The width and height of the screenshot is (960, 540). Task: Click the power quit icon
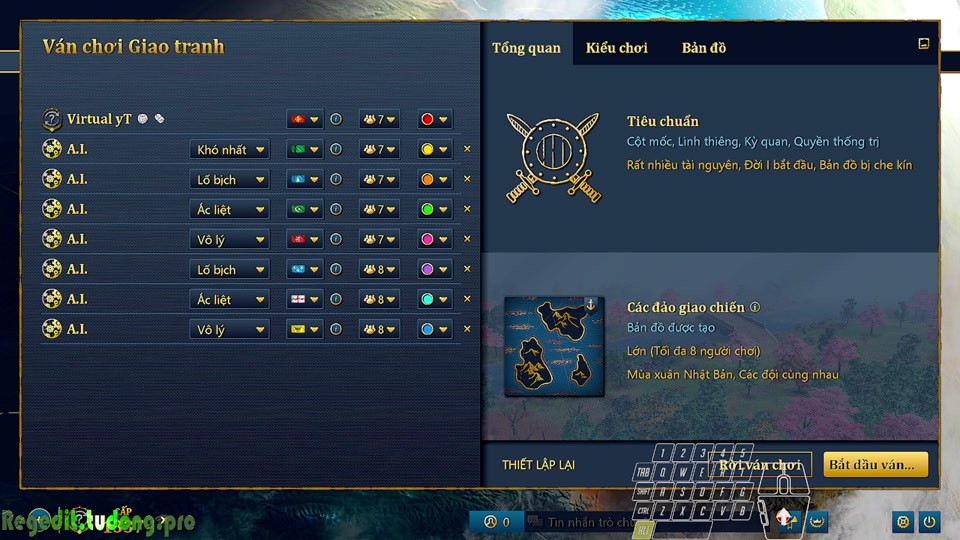pyautogui.click(x=929, y=522)
